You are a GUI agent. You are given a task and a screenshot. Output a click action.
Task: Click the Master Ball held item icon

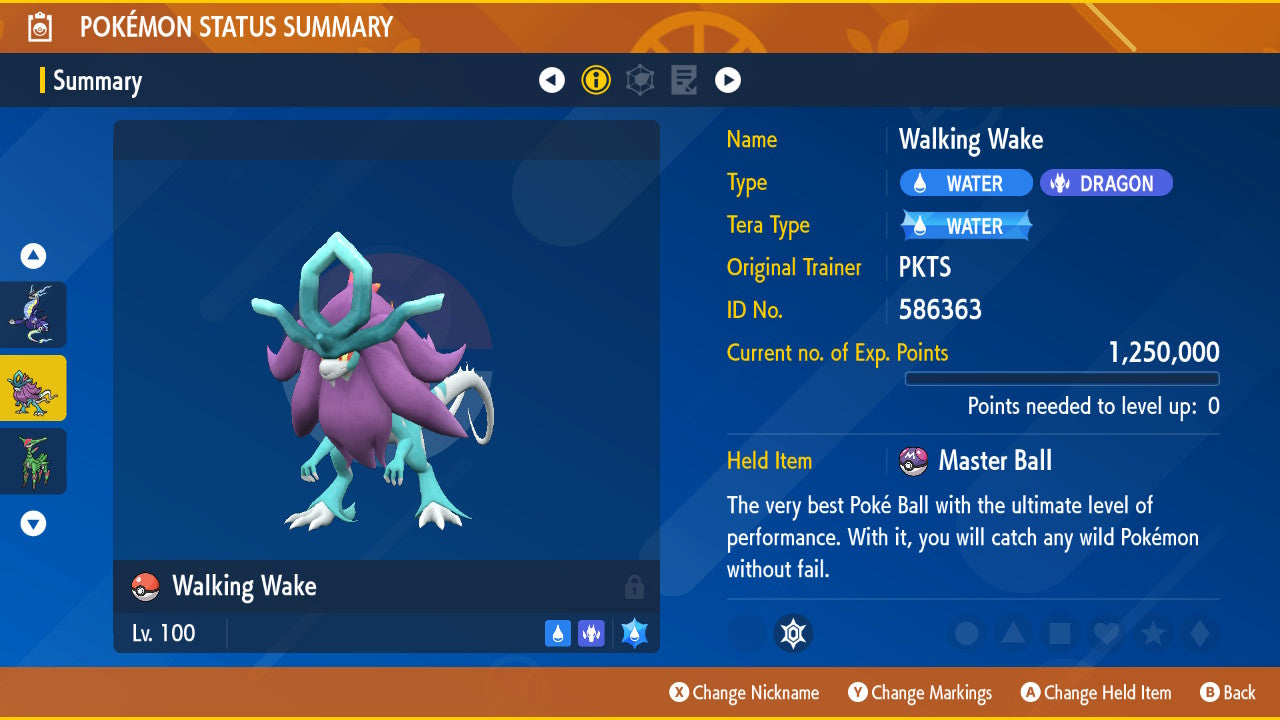[915, 461]
